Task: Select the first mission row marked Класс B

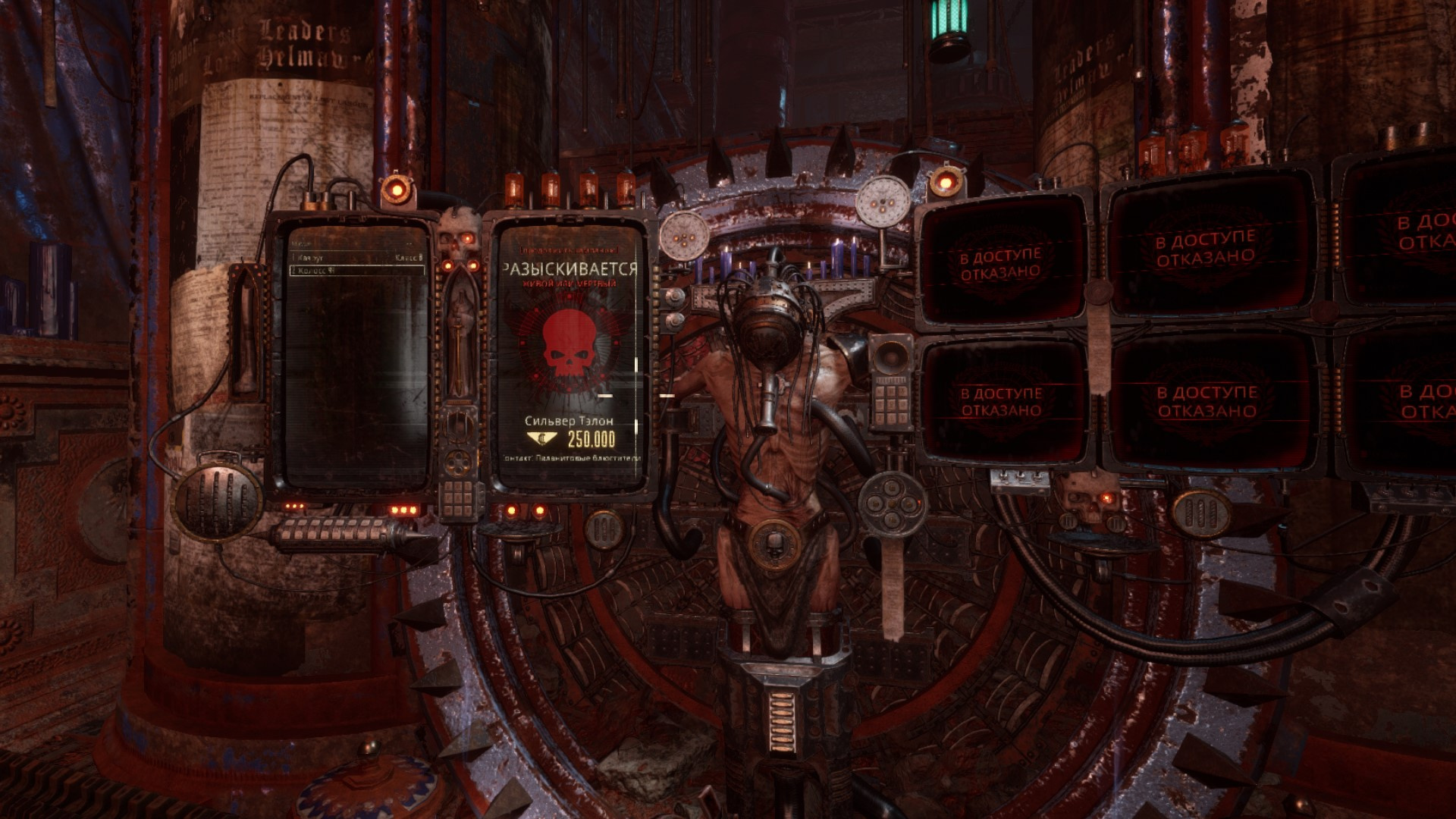Action: coord(356,259)
